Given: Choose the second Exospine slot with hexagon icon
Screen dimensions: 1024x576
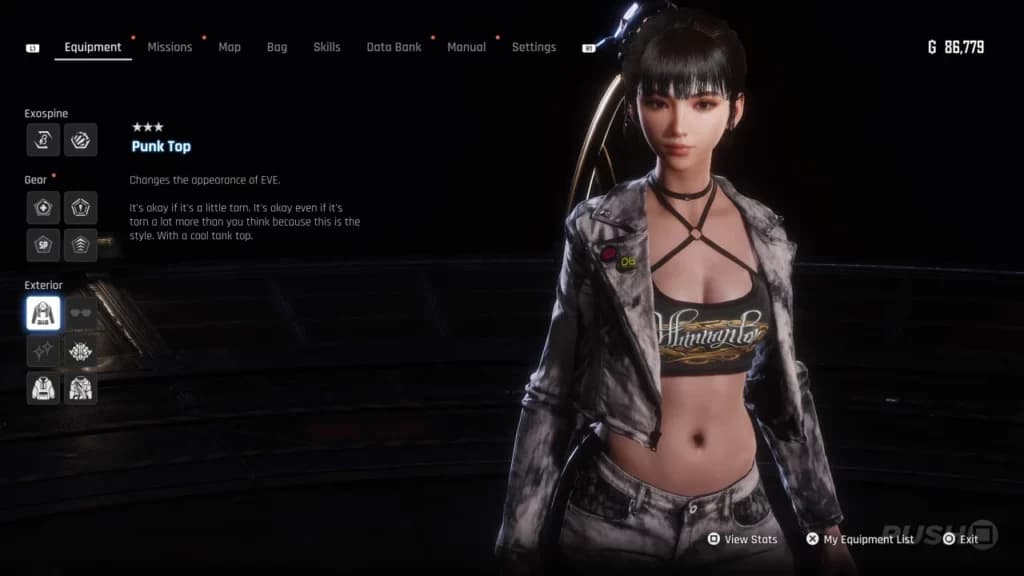Looking at the screenshot, I should point(81,140).
